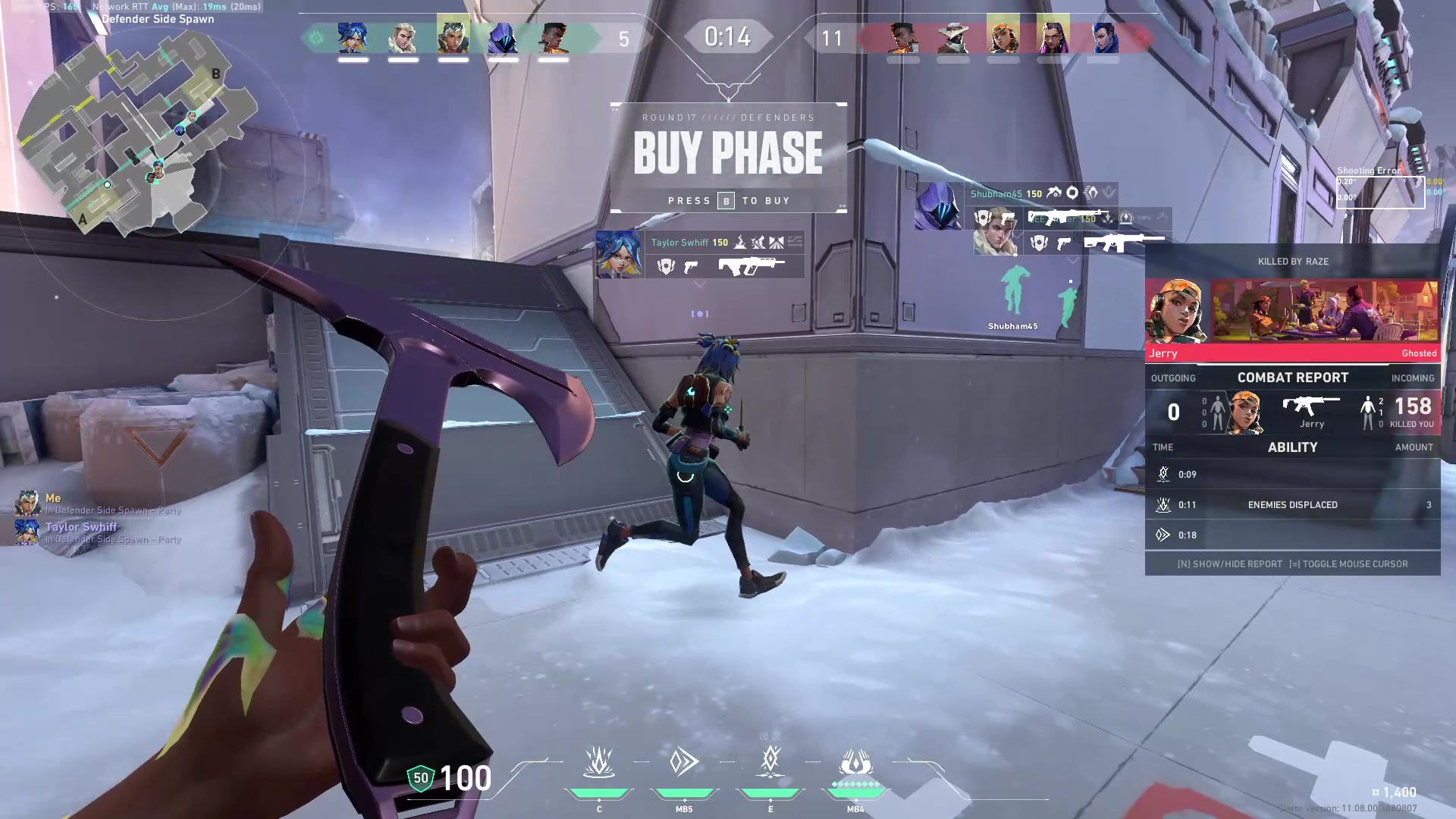Trigger the two-hands ultimate ability icon
Screen dimensions: 1456x819
tap(855, 762)
